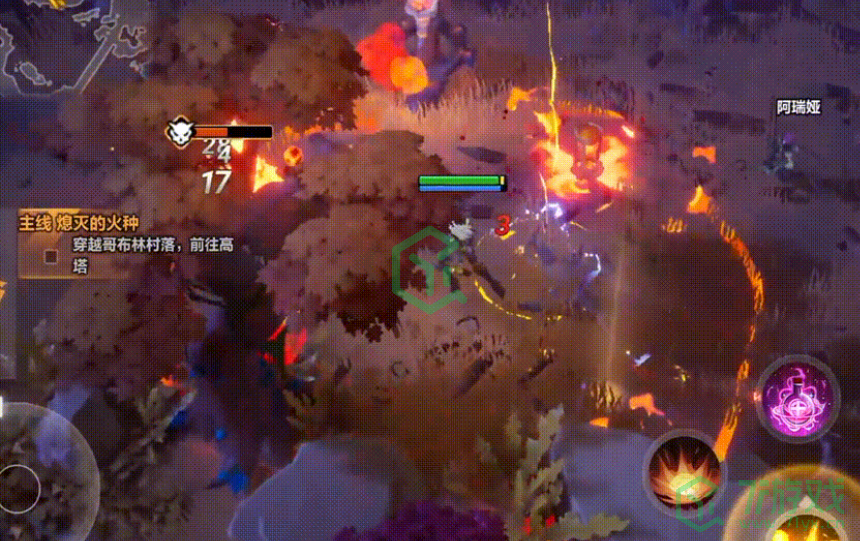Viewport: 860px width, 541px height.
Task: Tick the quest objective checkbox square
Action: [x=51, y=256]
